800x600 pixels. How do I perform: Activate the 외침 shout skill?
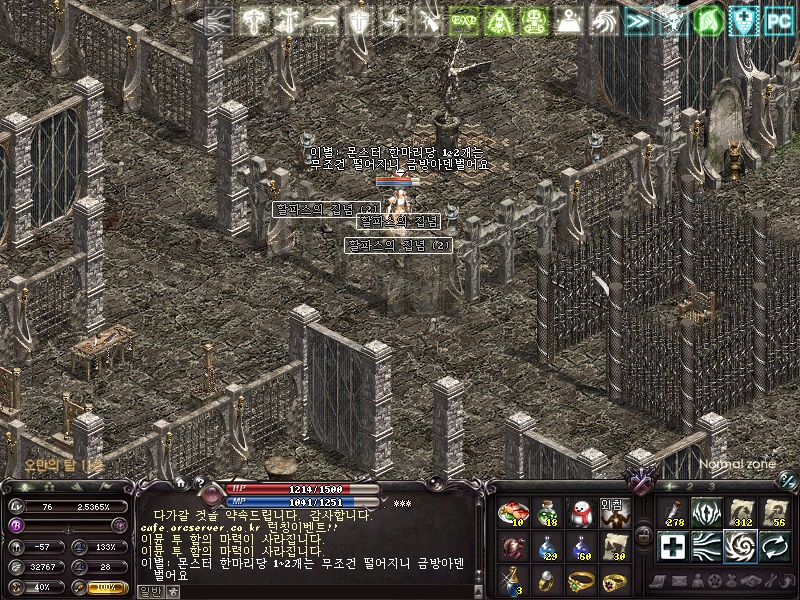coord(615,514)
